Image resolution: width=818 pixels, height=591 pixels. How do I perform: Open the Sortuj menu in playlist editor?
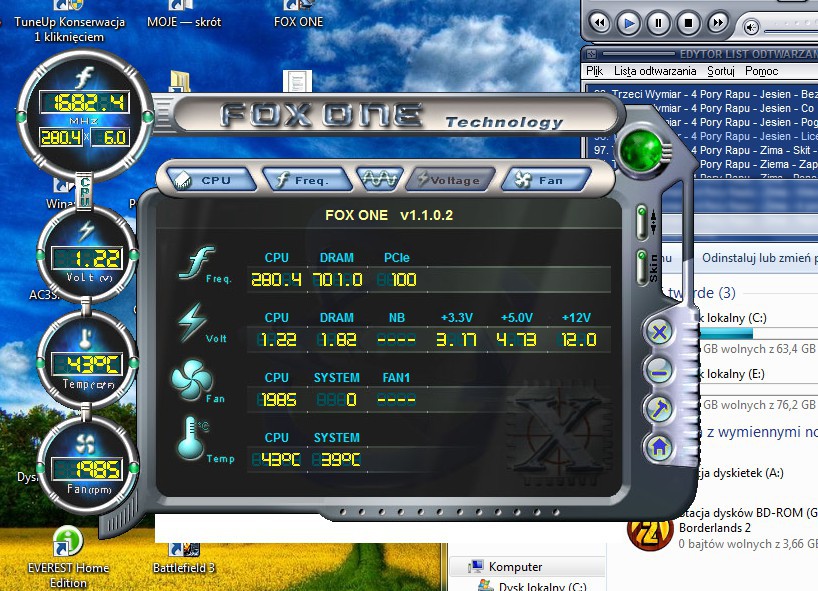720,71
